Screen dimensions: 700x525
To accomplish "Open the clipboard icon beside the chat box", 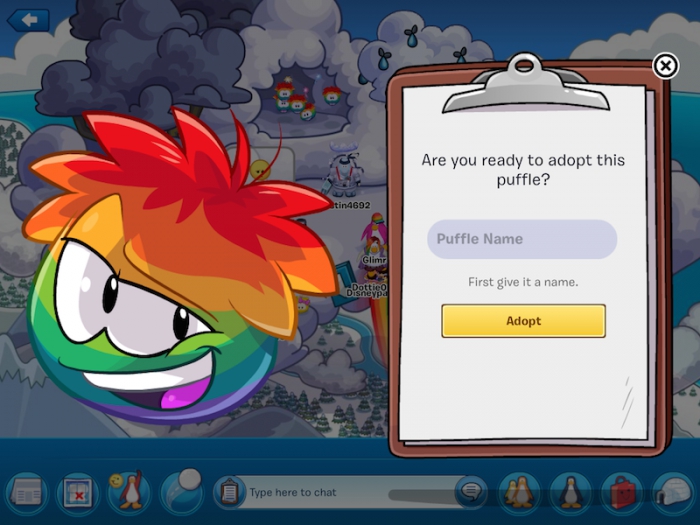I will [x=229, y=492].
